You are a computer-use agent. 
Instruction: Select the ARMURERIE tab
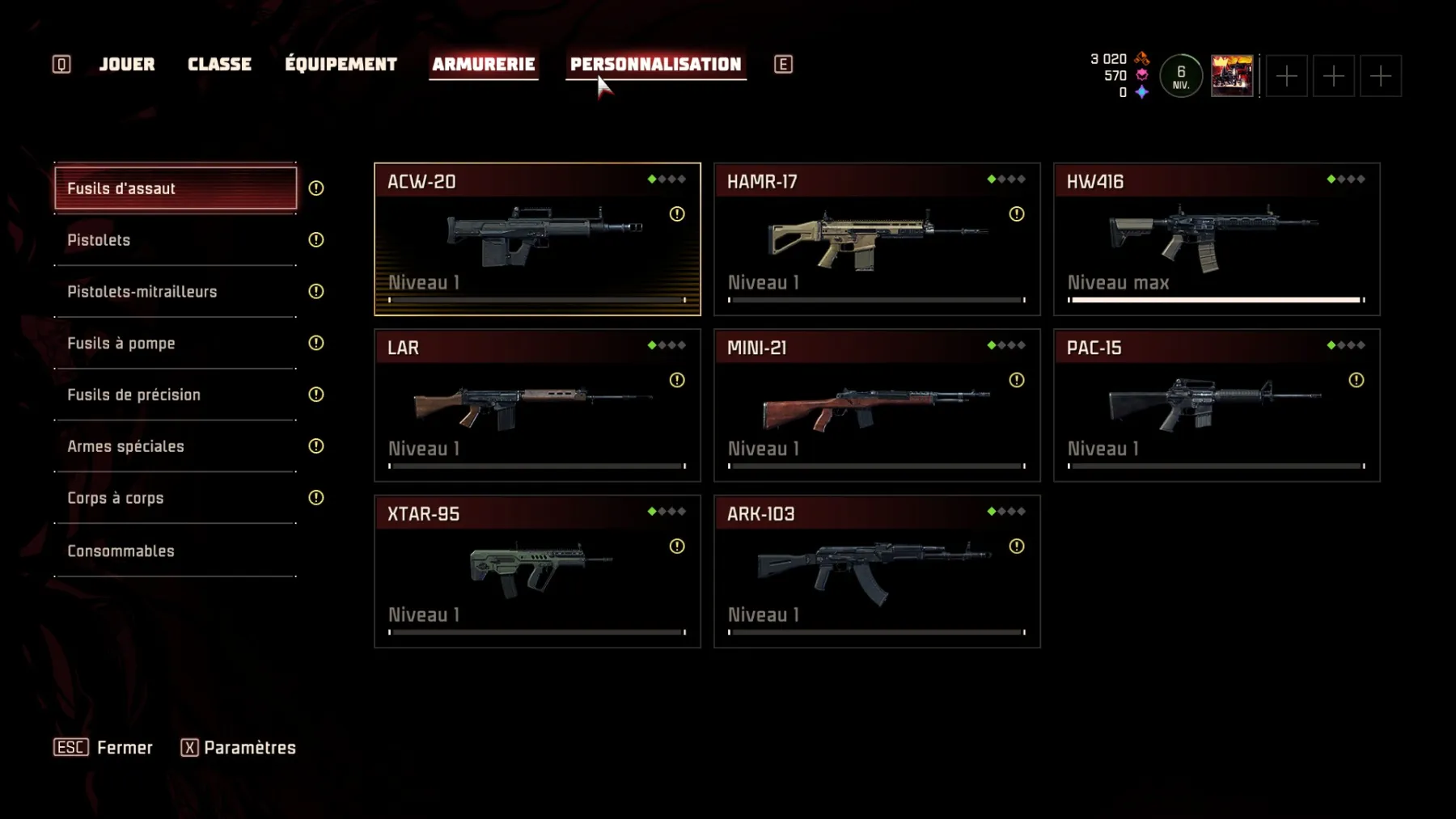pos(483,65)
